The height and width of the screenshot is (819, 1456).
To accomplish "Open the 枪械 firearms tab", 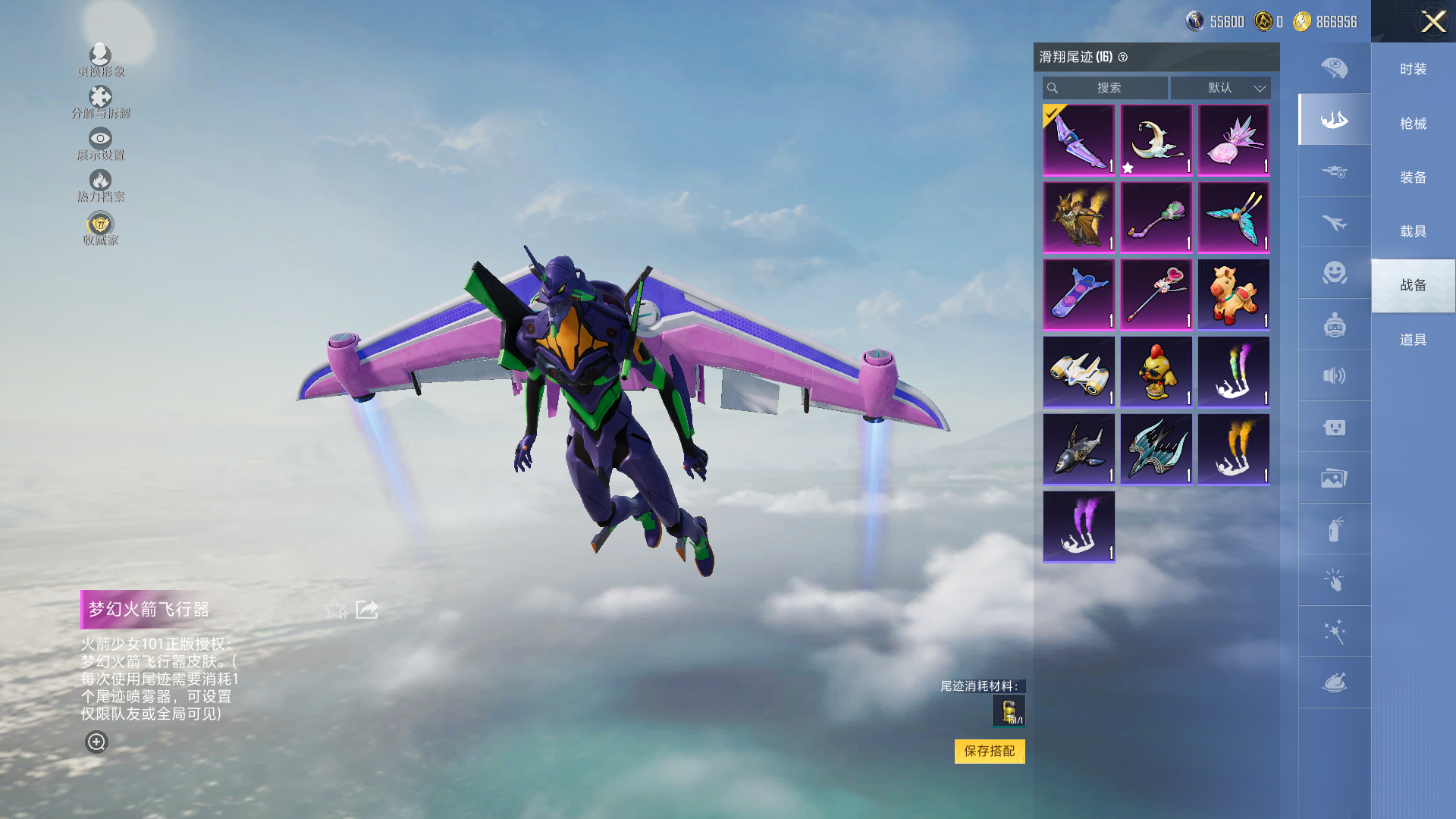I will pyautogui.click(x=1413, y=124).
